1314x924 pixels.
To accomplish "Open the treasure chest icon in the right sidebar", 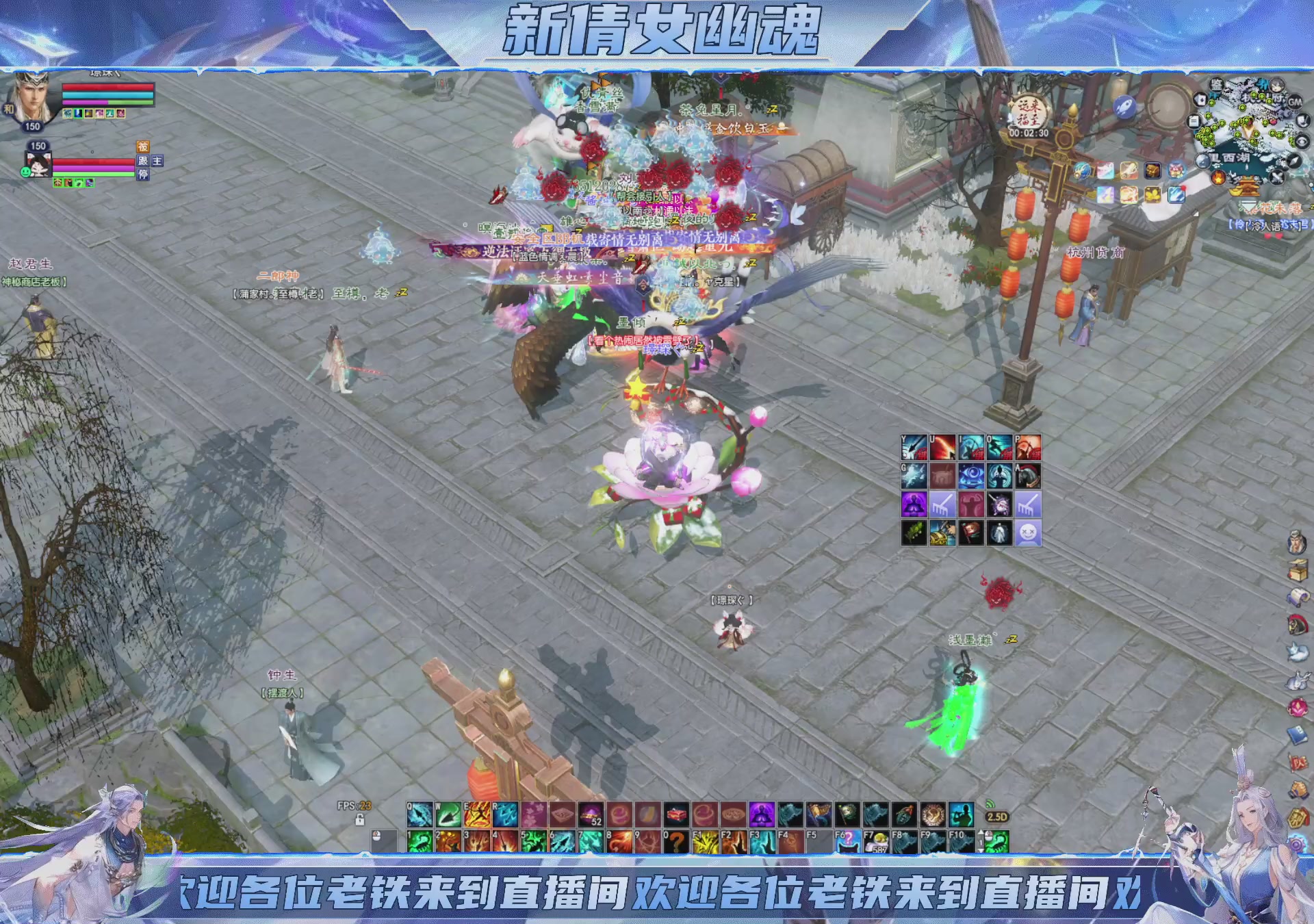I will (1297, 569).
